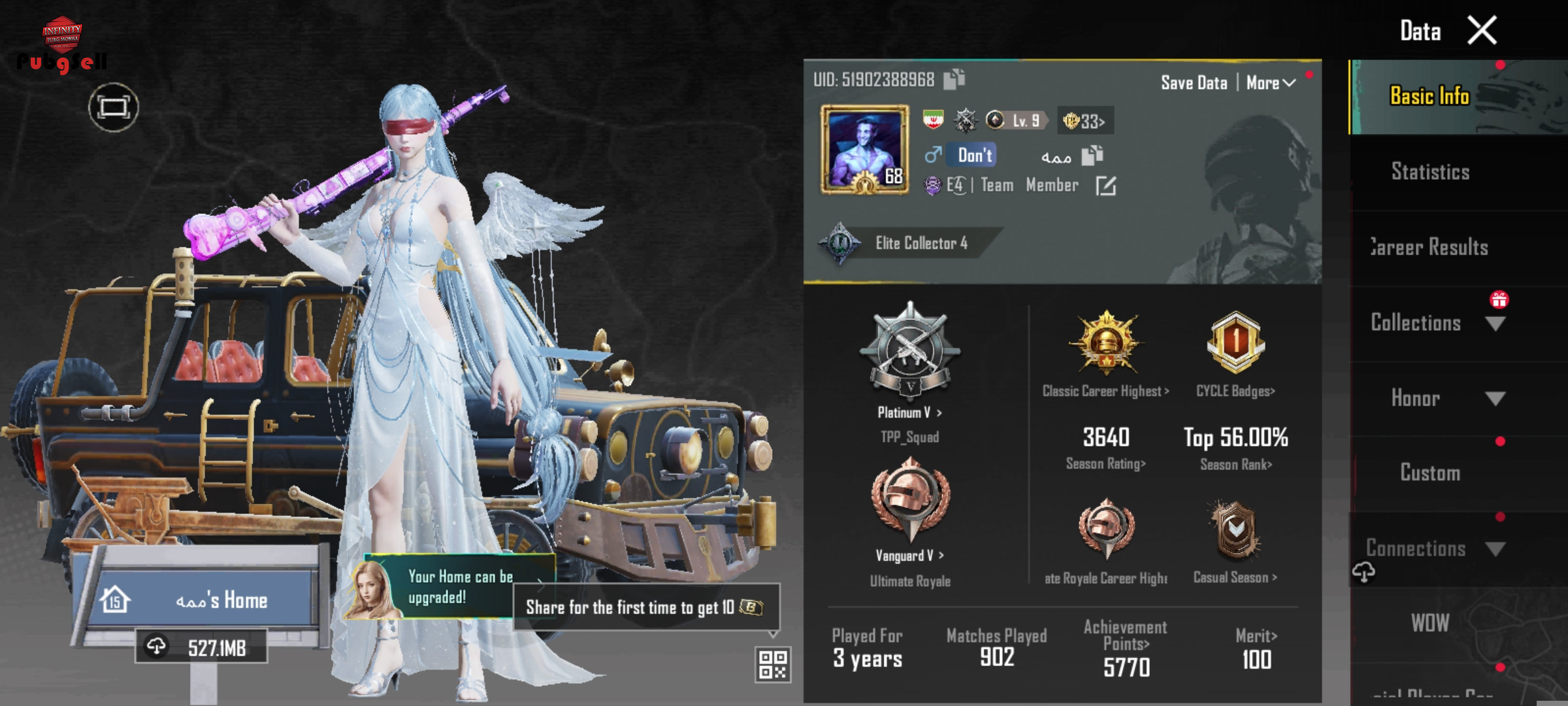Show CYCLE Badges
Viewport: 1568px width, 706px height.
(x=1235, y=391)
